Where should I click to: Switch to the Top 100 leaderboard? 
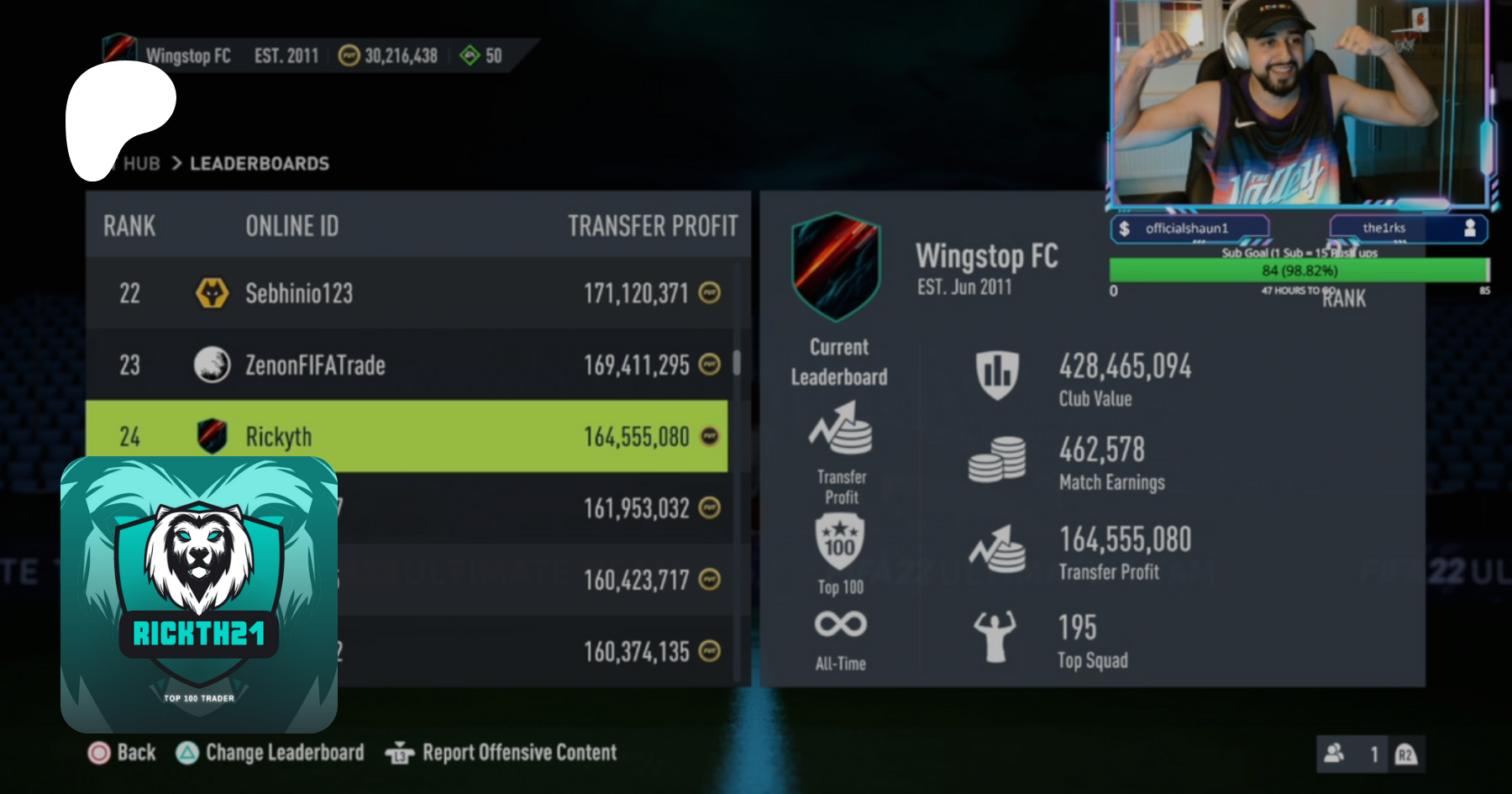840,555
